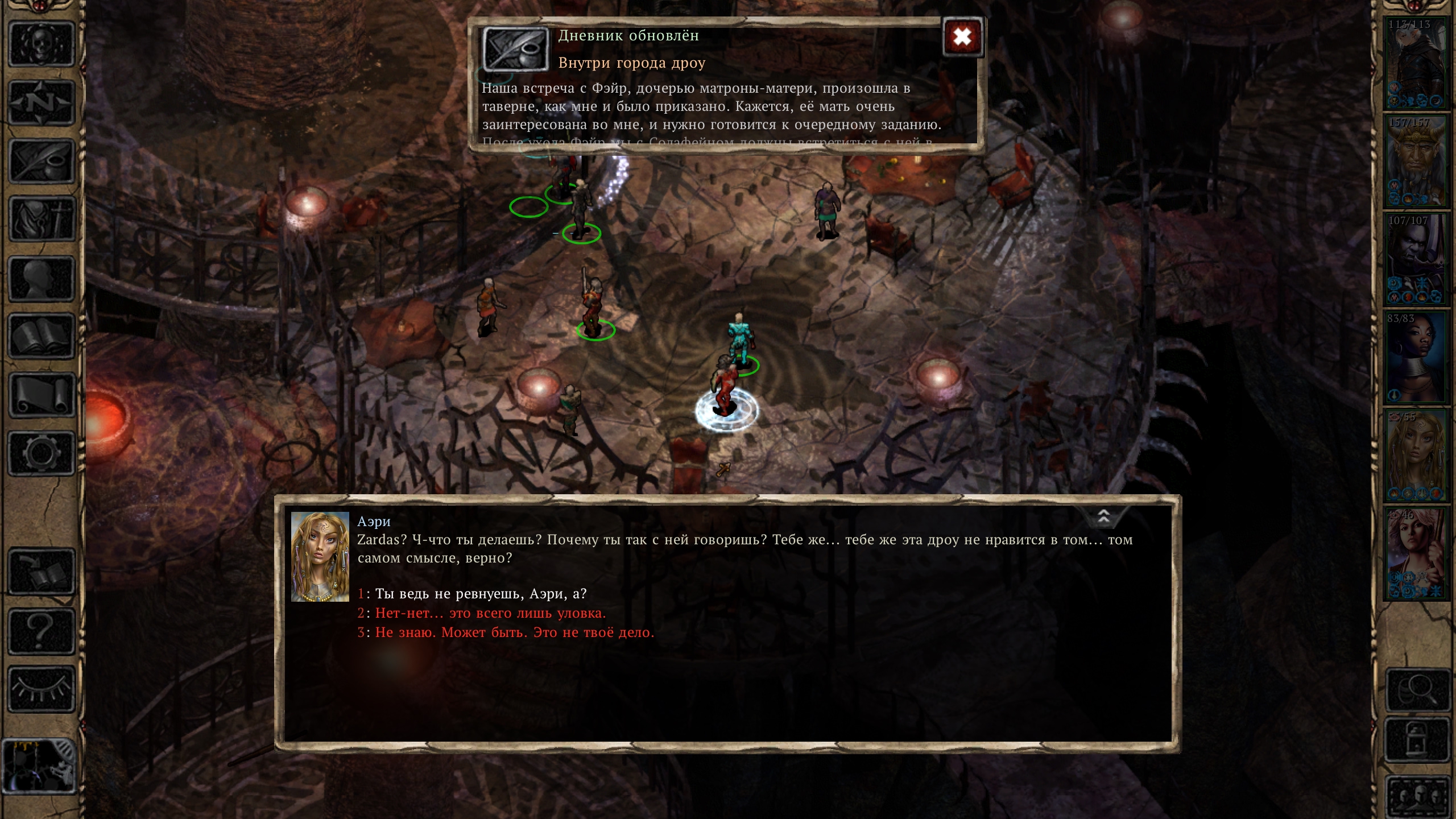This screenshot has height=819, width=1456.
Task: Open the area map with the compass icon
Action: (42, 103)
